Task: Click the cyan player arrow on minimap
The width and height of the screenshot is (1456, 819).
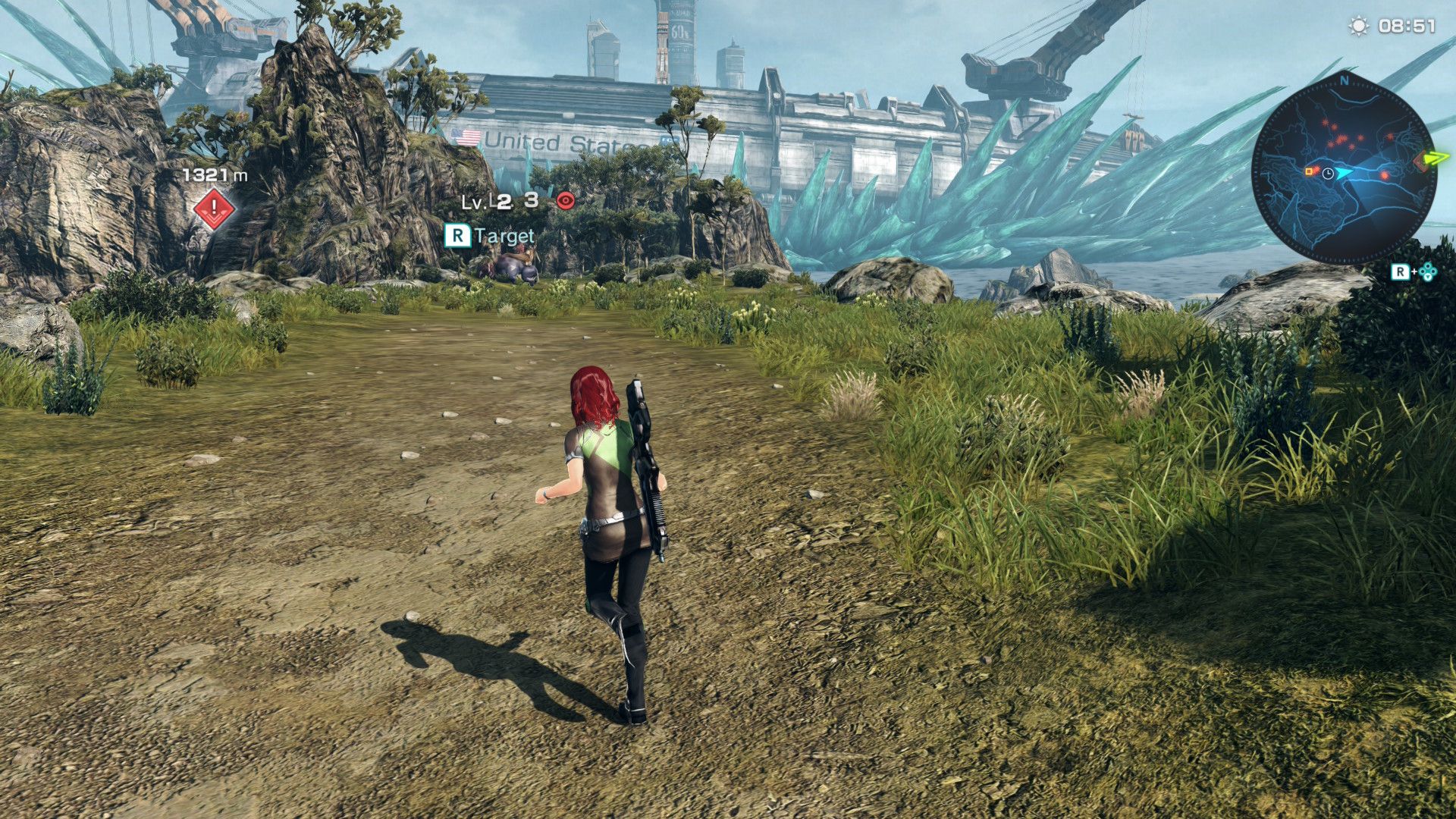Action: click(x=1343, y=173)
